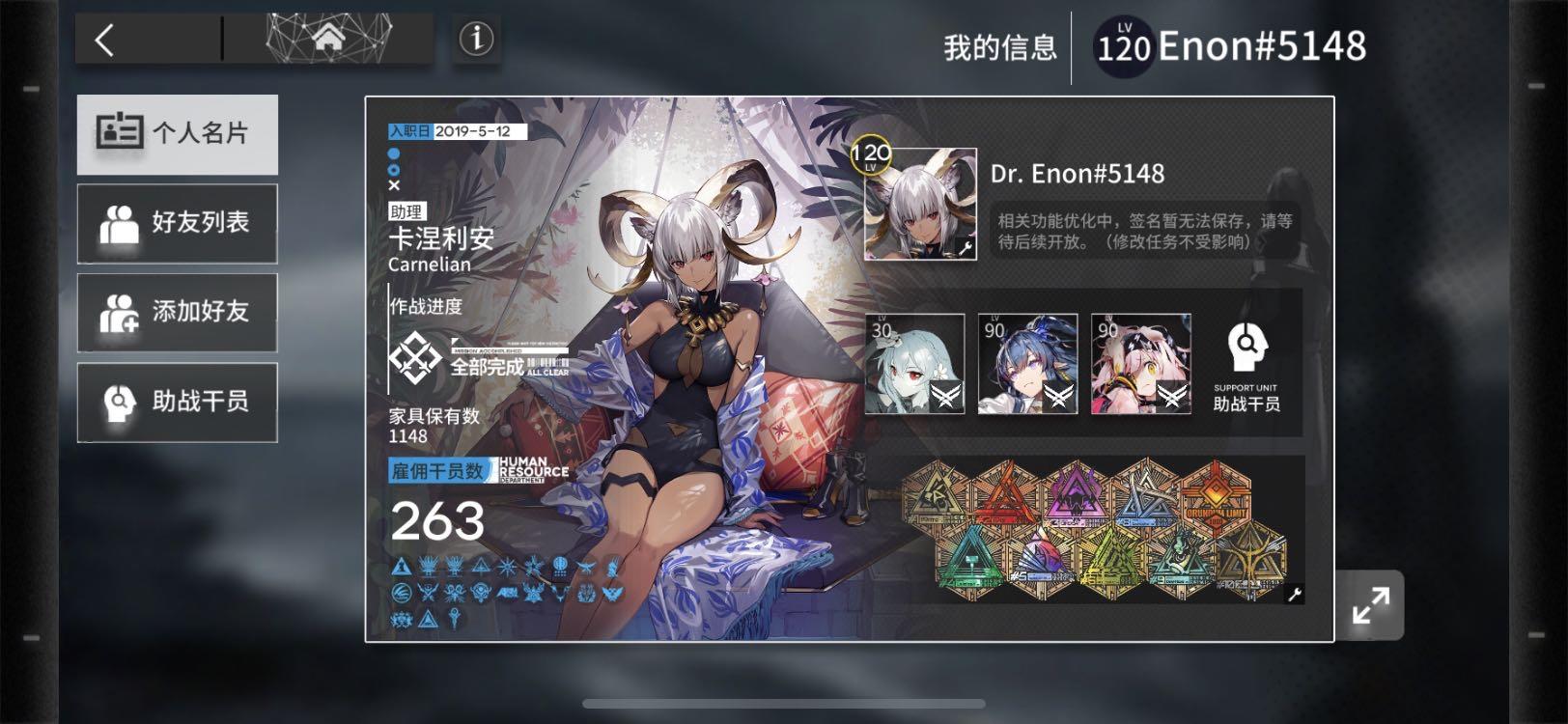The width and height of the screenshot is (1568, 724).
Task: Click the Enon#5148 username at top right
Action: [1257, 44]
